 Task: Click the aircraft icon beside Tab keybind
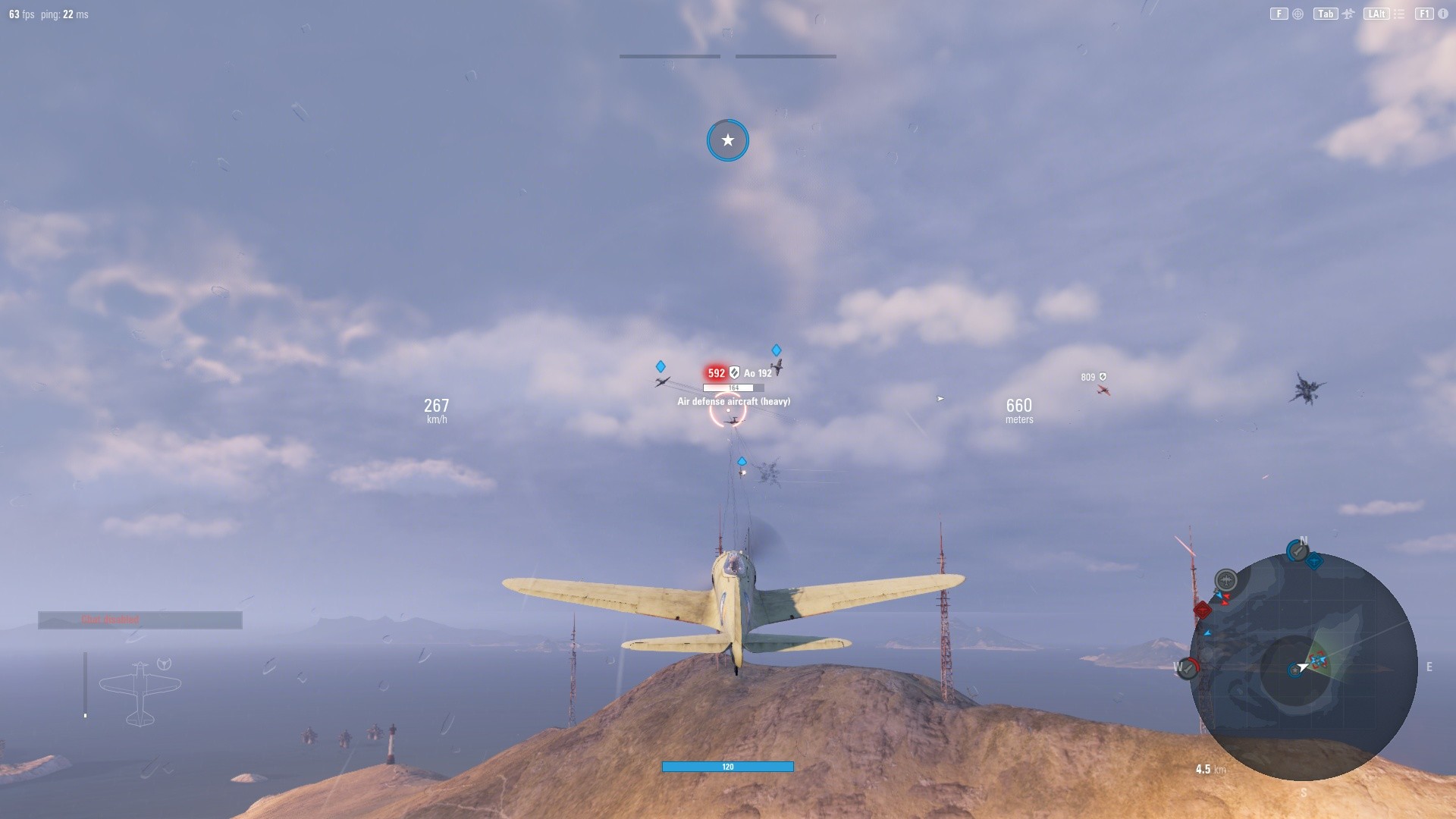pos(1348,13)
